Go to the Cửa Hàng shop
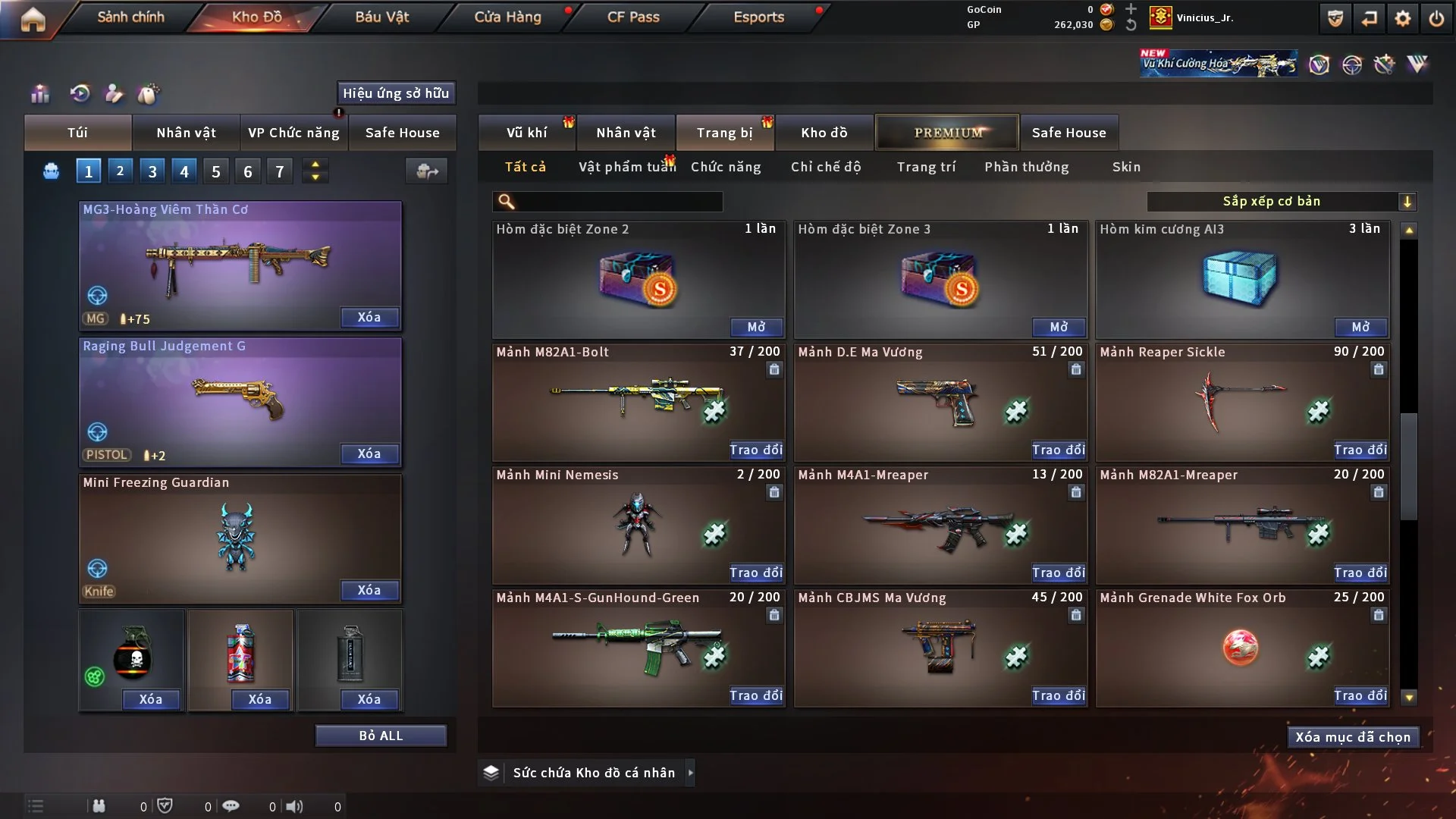This screenshot has width=1456, height=819. click(x=507, y=17)
